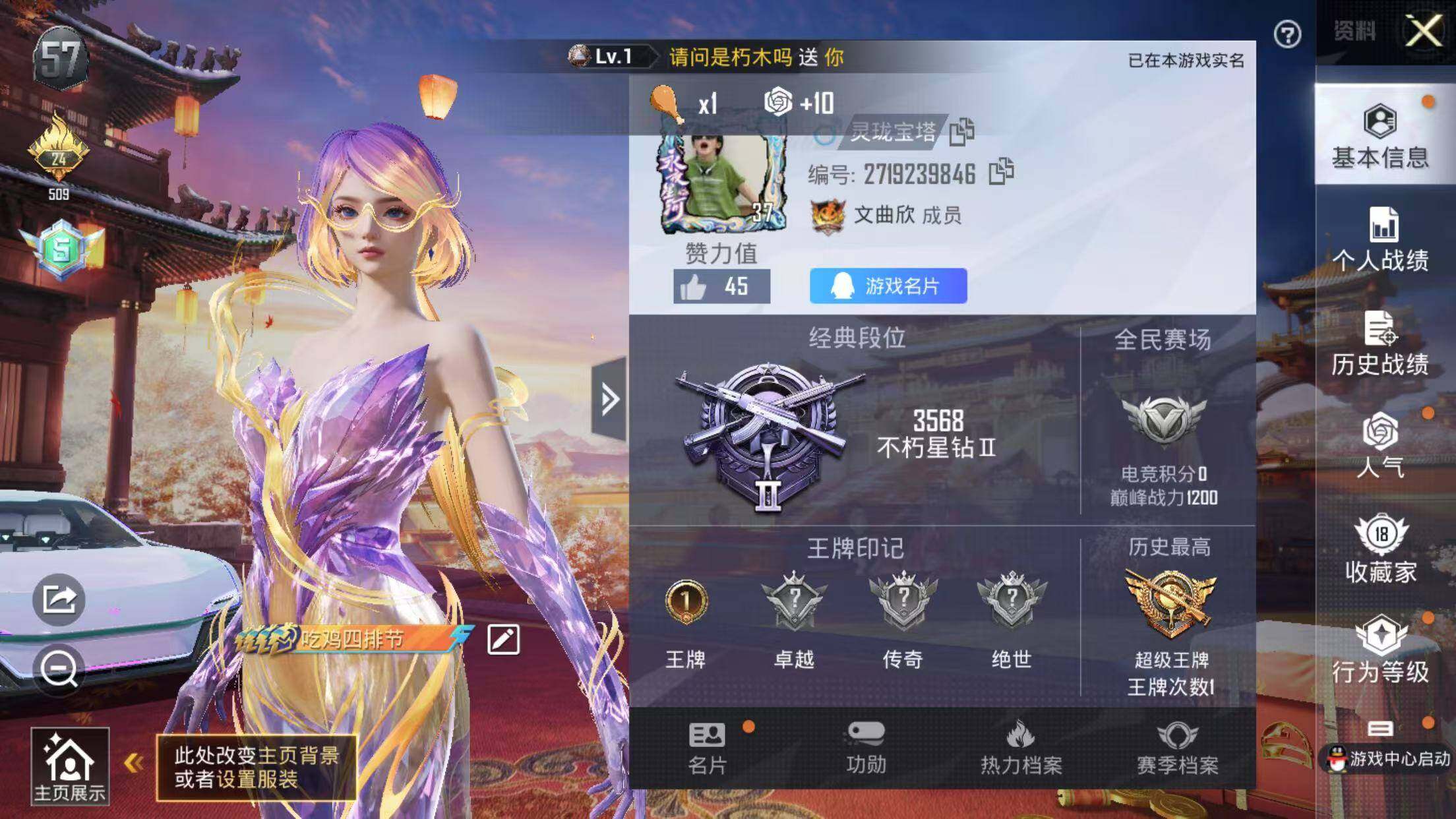Click the 游戏名片 blue button
This screenshot has width=1456, height=819.
[888, 286]
